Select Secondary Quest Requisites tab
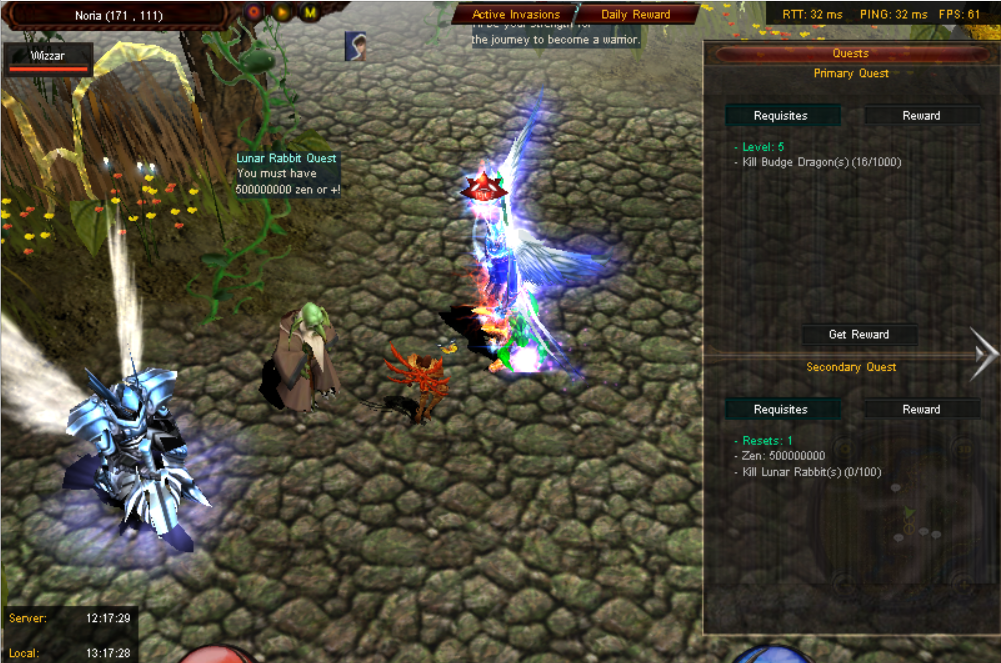 [x=780, y=409]
